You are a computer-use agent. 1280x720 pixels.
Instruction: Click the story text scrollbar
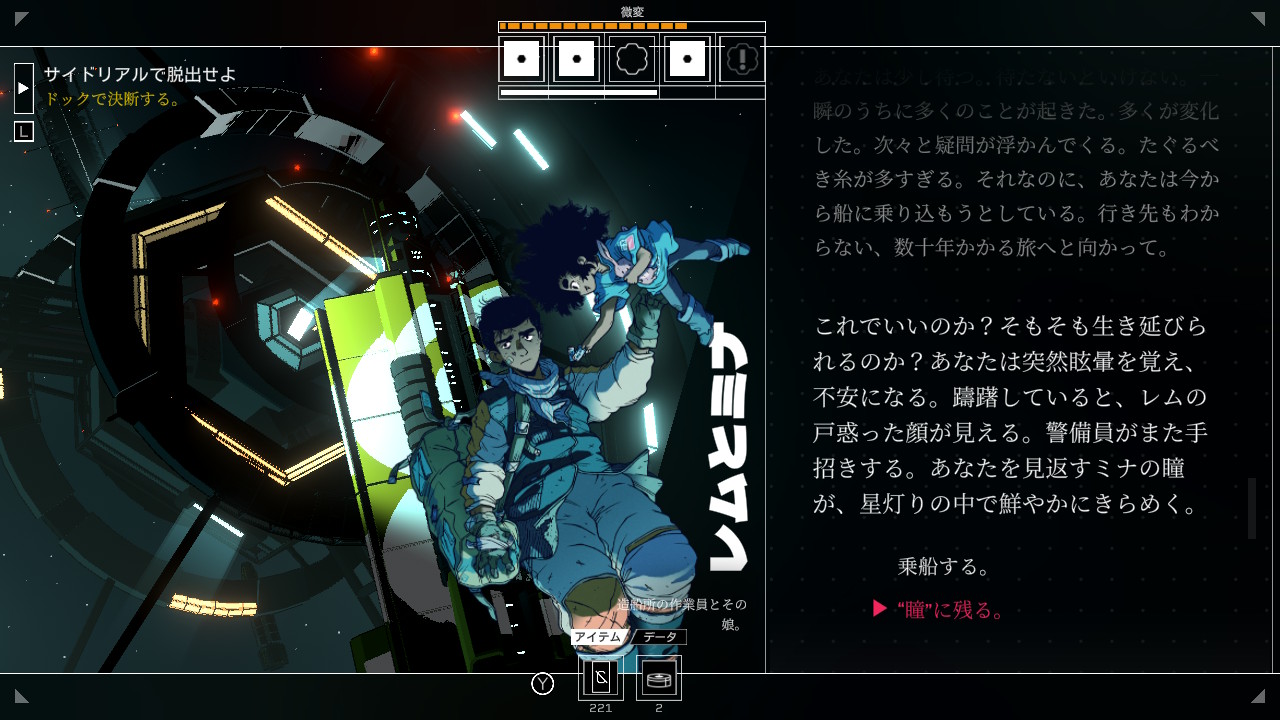coord(1251,508)
